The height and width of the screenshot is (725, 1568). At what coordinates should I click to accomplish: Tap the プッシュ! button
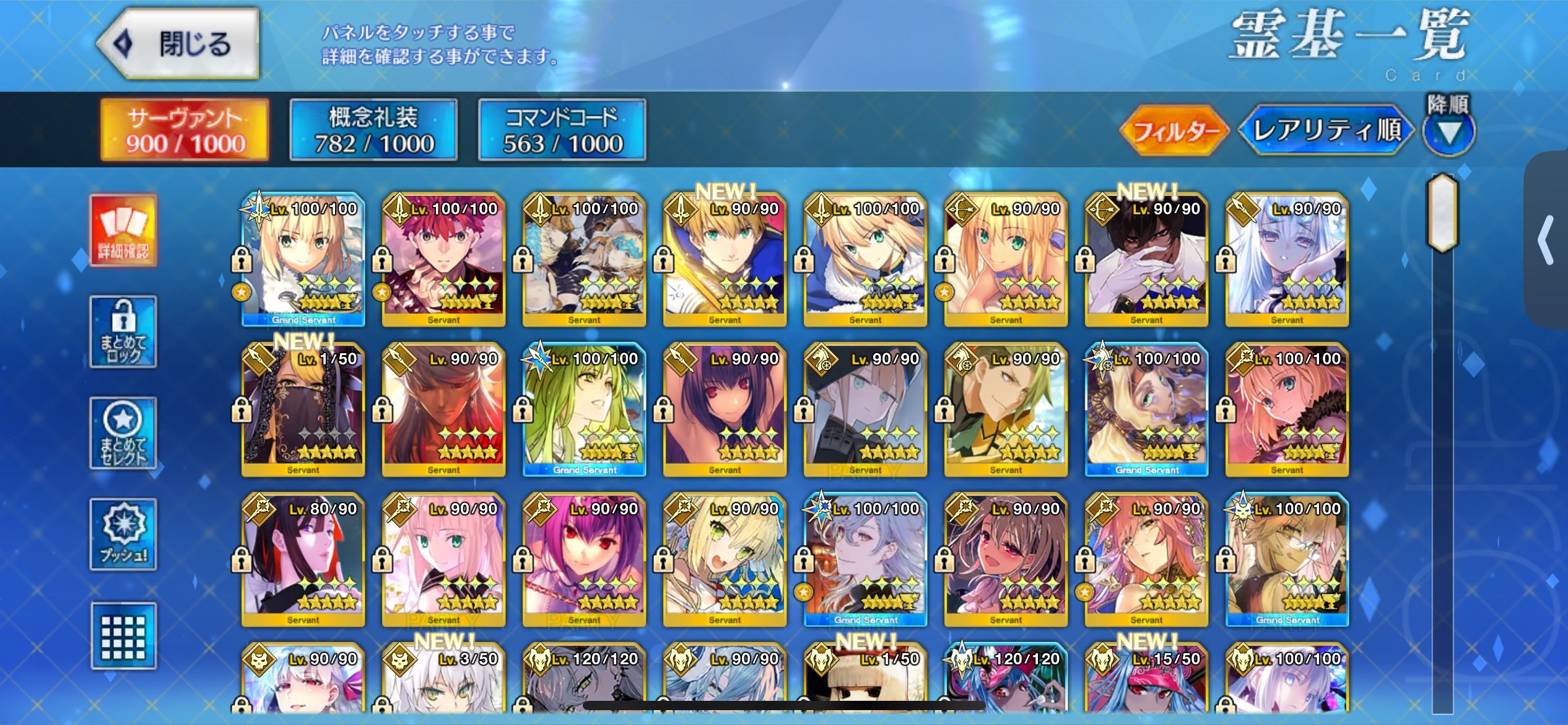click(123, 534)
